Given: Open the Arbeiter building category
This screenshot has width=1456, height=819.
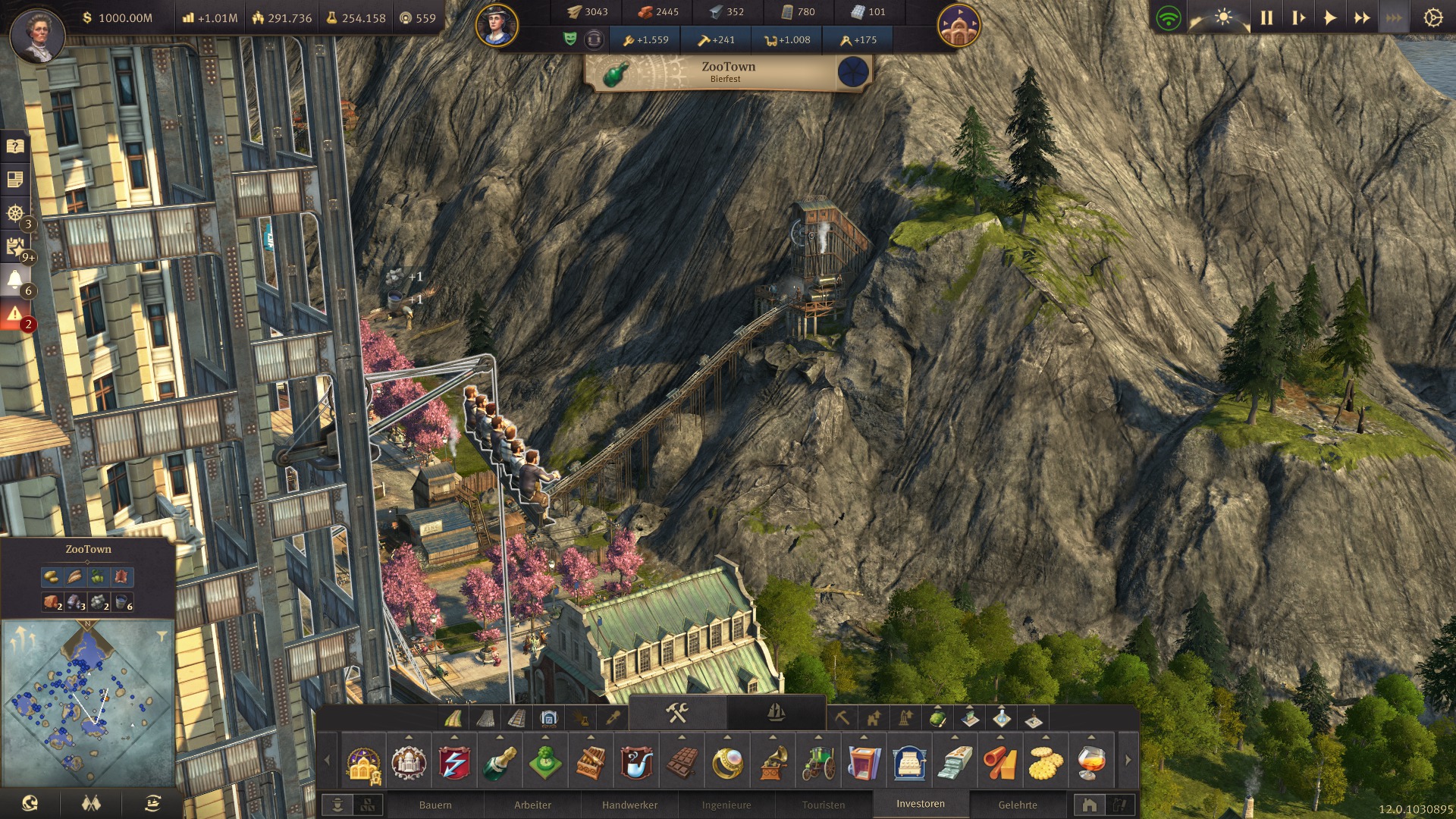Looking at the screenshot, I should tap(532, 805).
